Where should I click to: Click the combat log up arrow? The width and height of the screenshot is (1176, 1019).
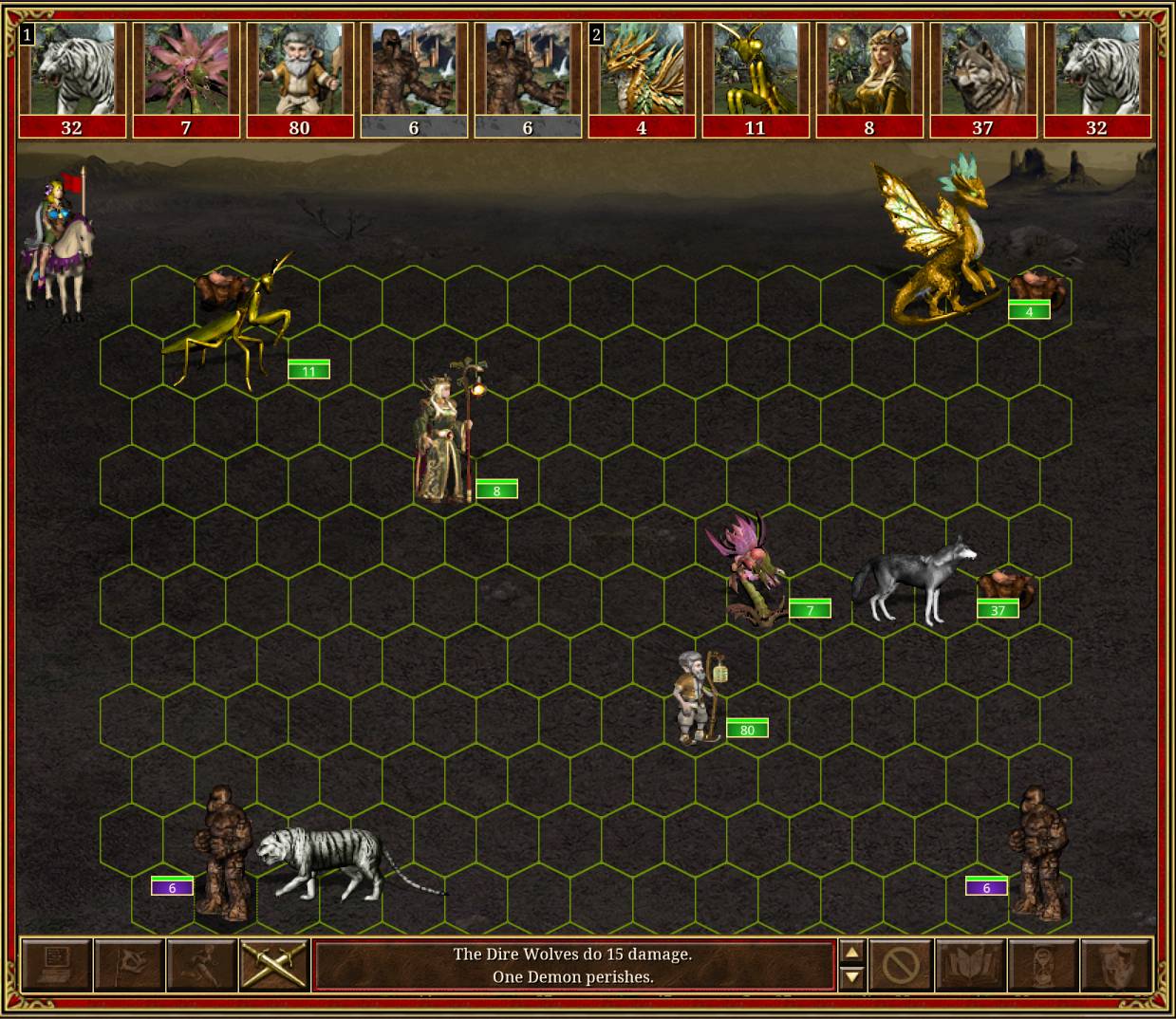point(851,954)
